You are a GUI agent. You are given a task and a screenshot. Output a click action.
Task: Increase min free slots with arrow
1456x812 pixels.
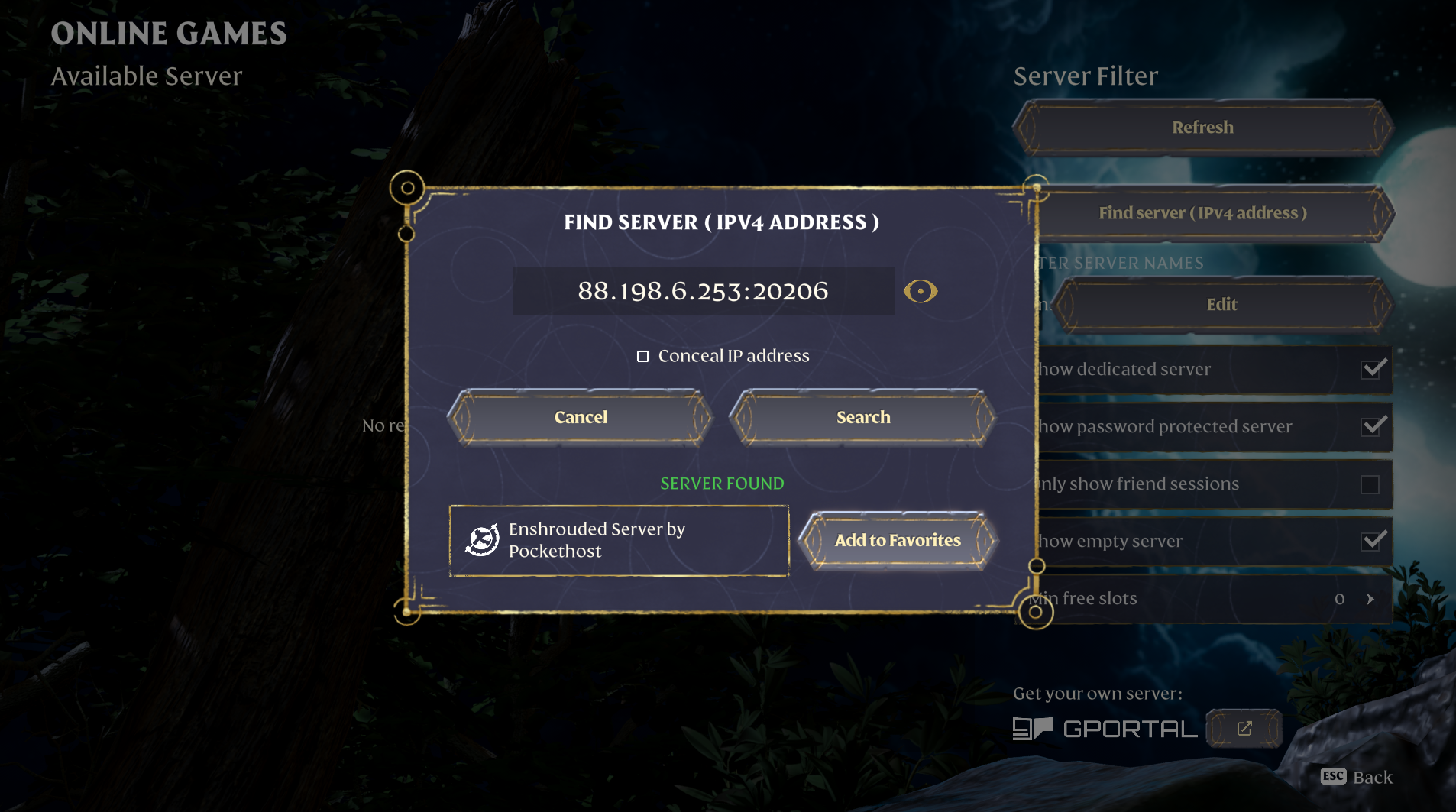pos(1370,599)
